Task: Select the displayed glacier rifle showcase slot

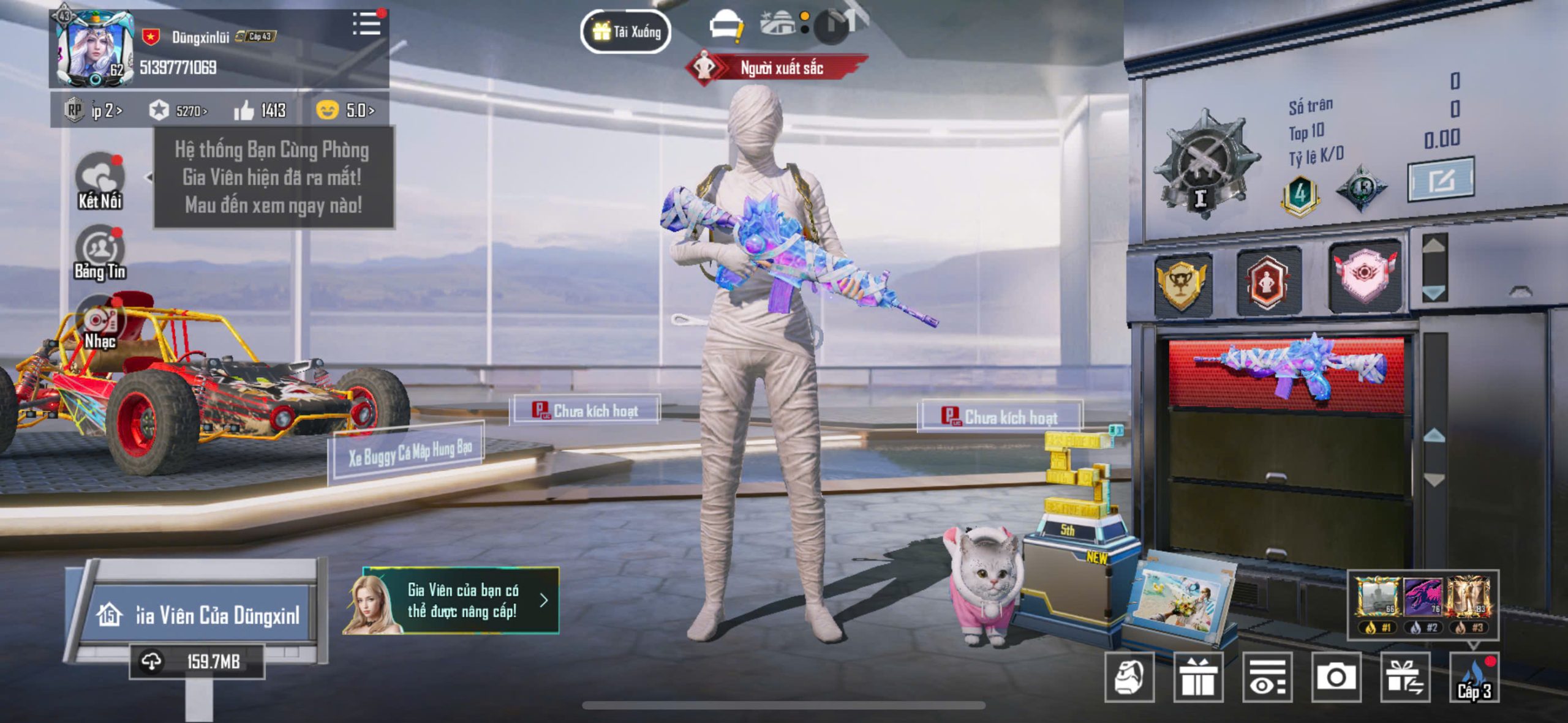Action: point(1286,372)
